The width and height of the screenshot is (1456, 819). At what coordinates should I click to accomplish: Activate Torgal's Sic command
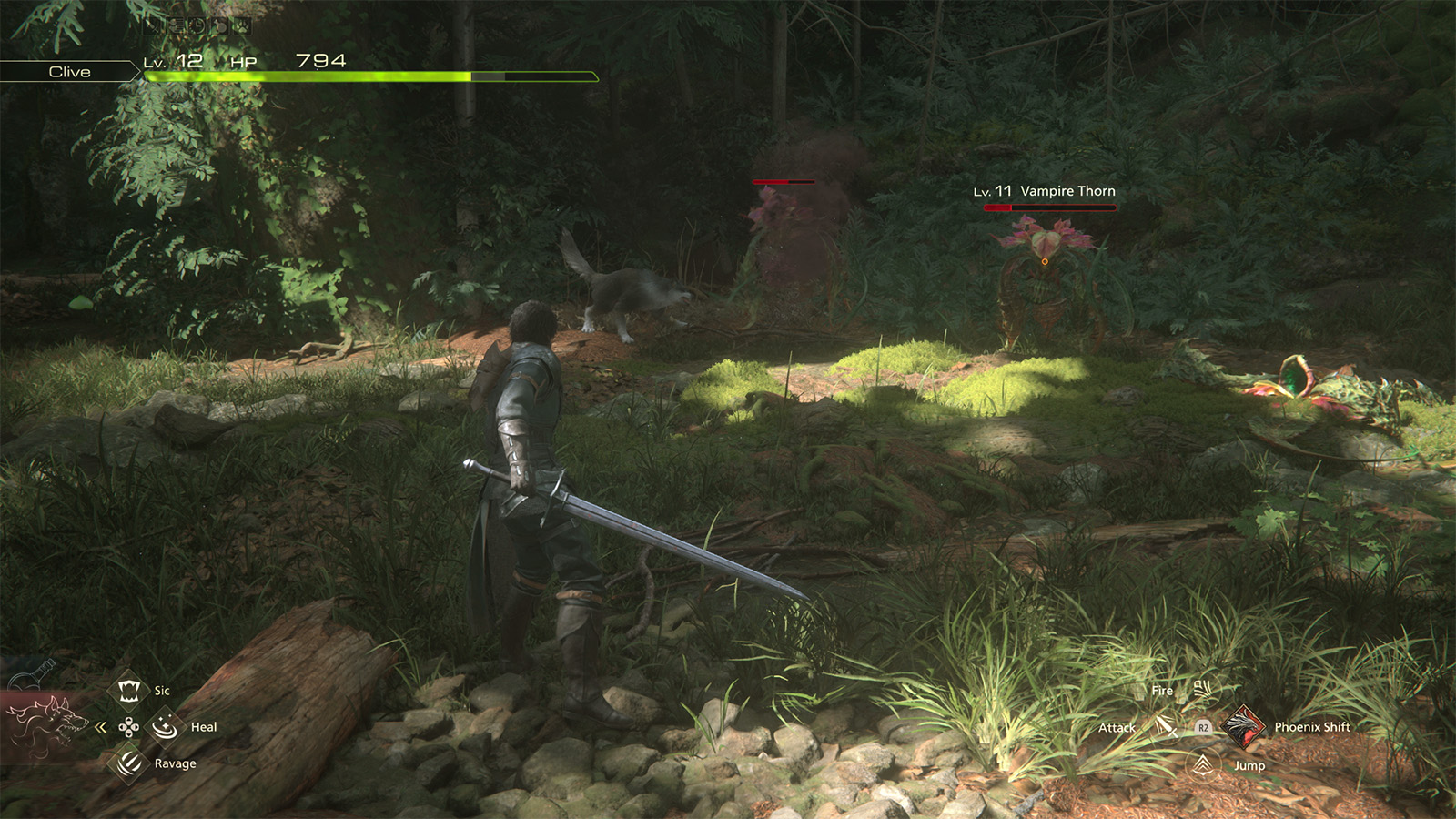coord(129,691)
